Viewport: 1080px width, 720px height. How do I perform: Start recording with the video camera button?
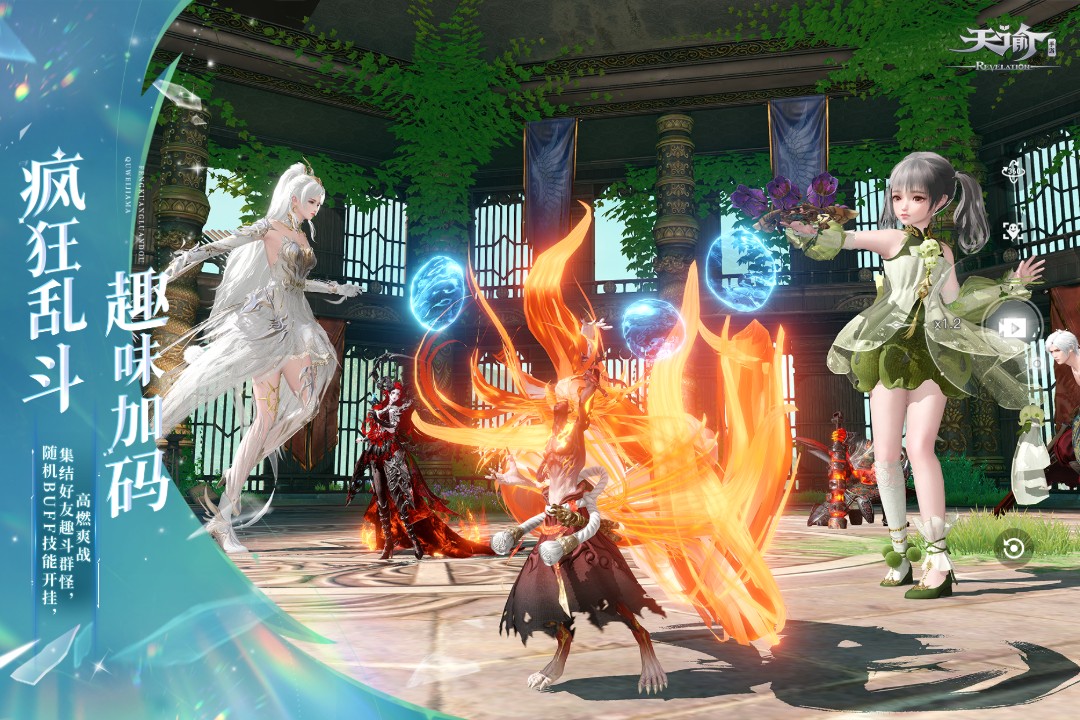point(1012,325)
